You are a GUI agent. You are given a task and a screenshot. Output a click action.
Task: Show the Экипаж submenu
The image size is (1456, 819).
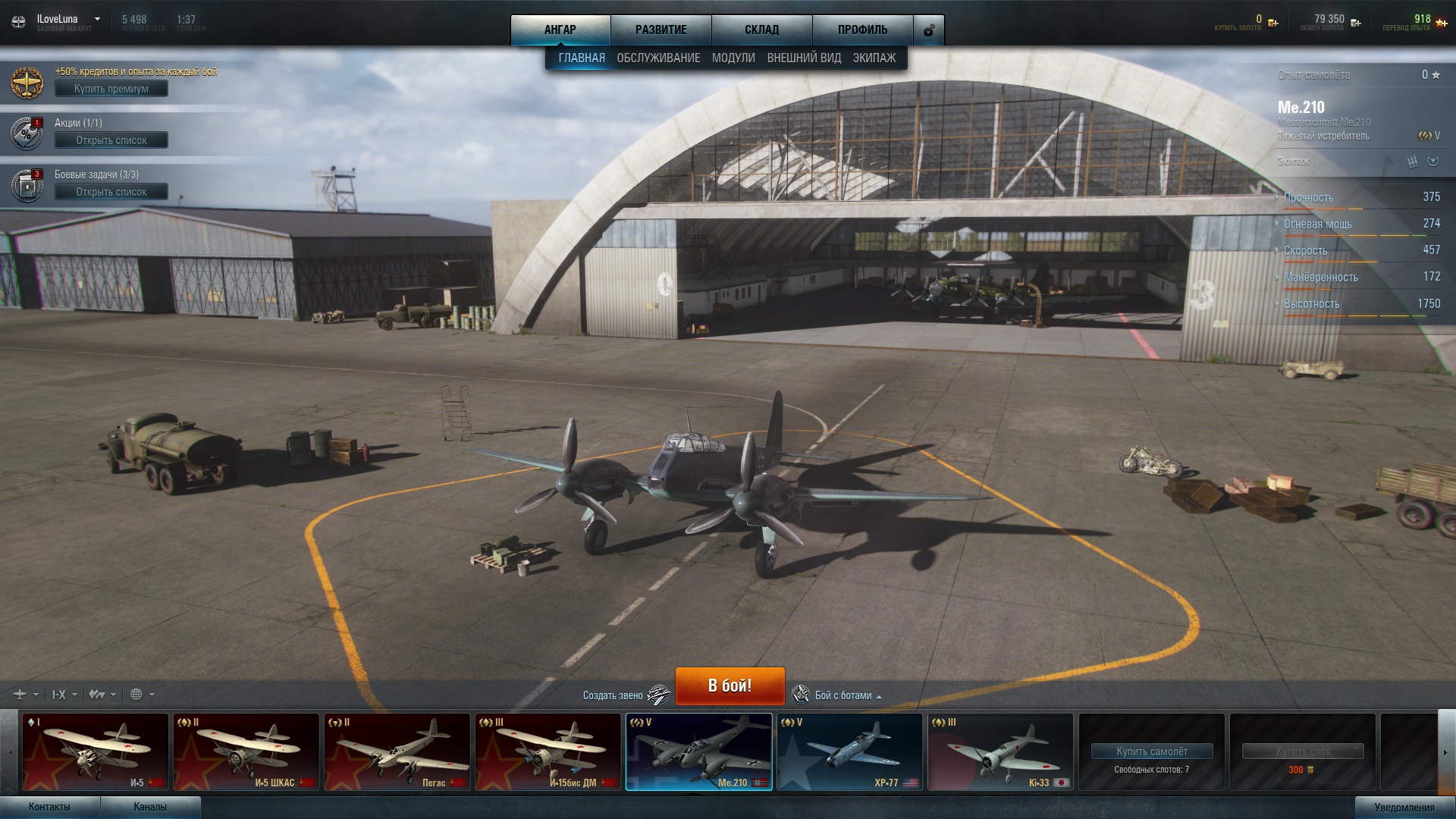pyautogui.click(x=874, y=58)
